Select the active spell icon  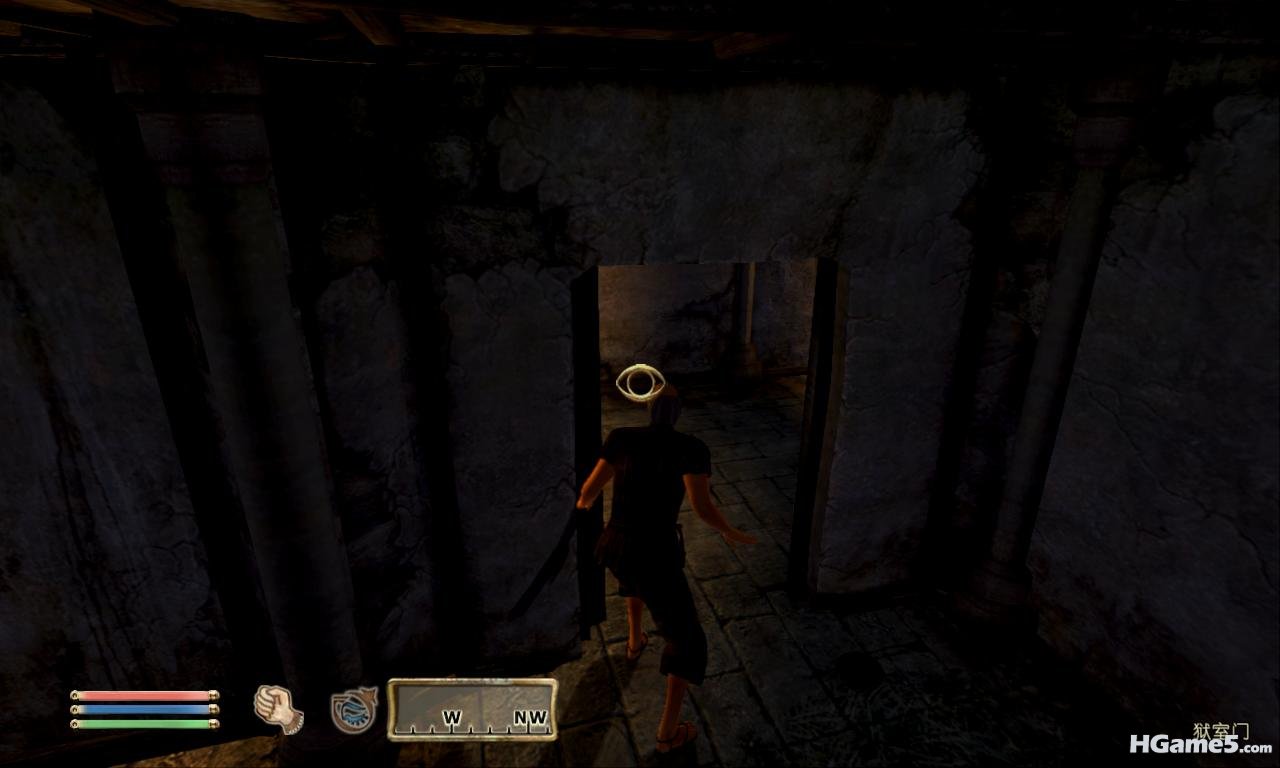(x=354, y=709)
